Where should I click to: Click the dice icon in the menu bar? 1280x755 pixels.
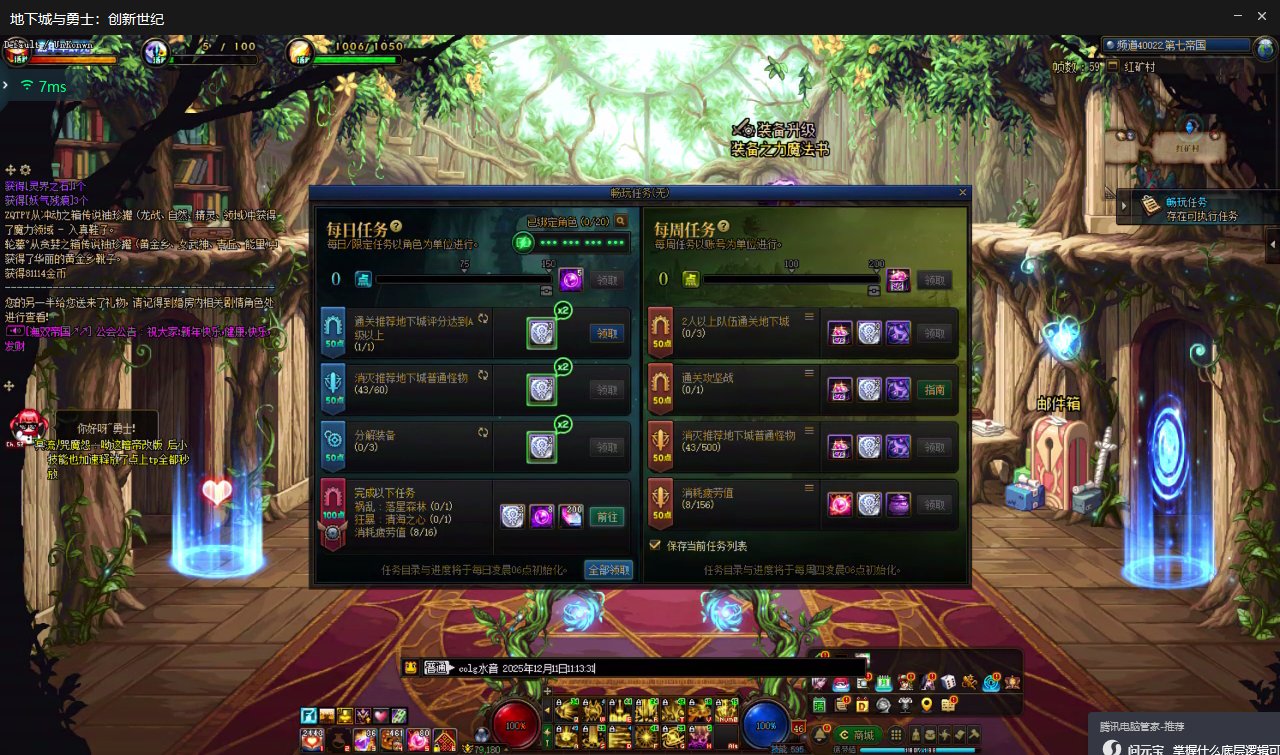point(948,683)
